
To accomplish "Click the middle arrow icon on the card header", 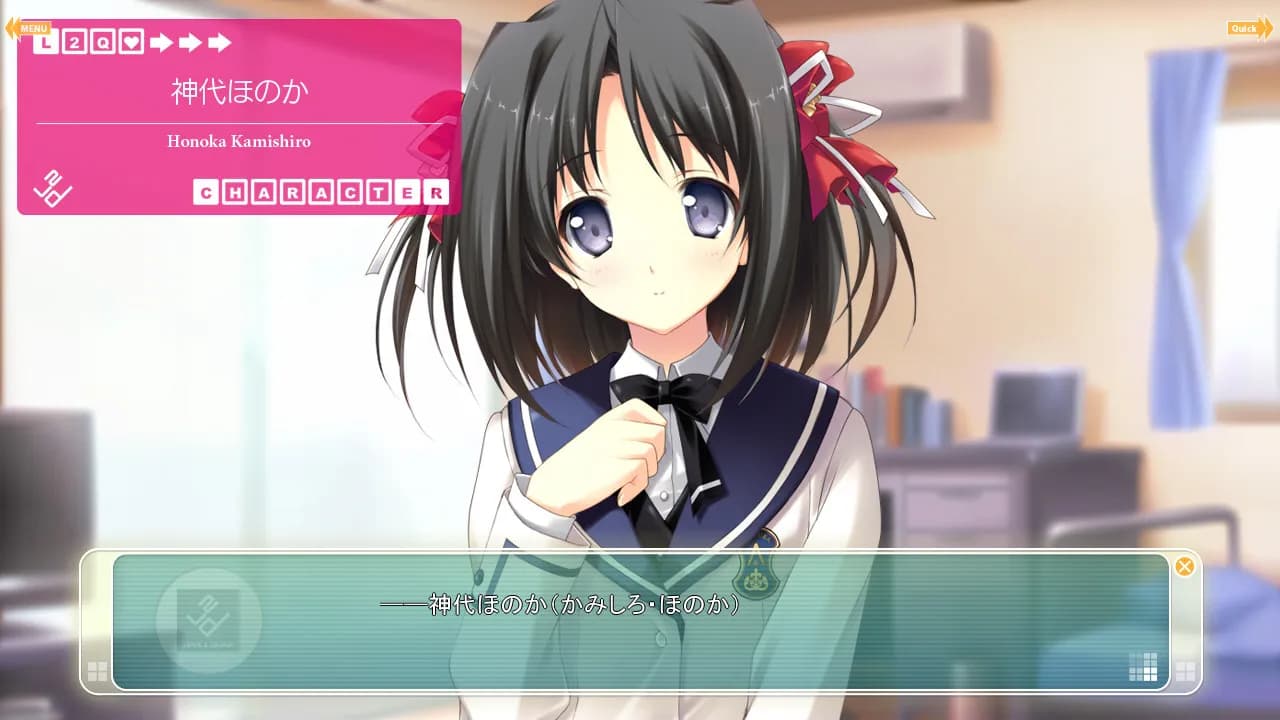I will [190, 42].
